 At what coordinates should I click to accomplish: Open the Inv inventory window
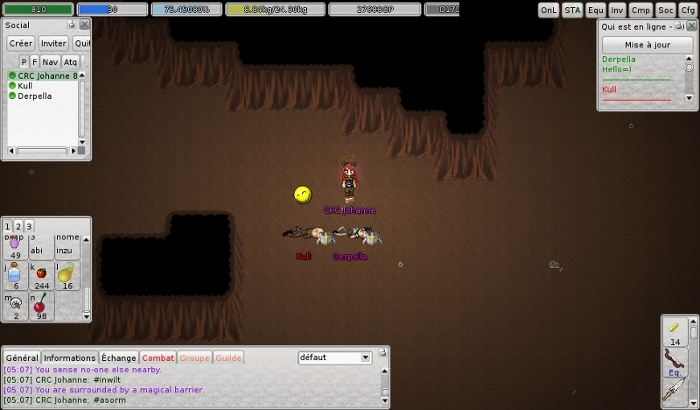(x=618, y=10)
